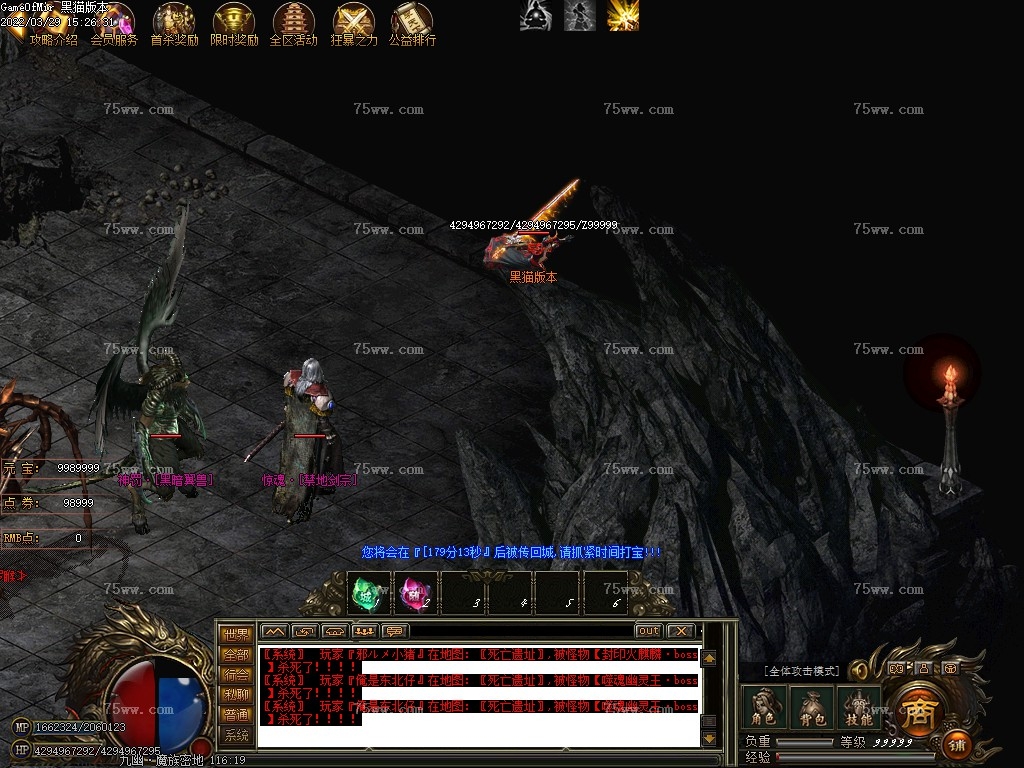Close the chat panel with X
1024x768 pixels.
[680, 631]
